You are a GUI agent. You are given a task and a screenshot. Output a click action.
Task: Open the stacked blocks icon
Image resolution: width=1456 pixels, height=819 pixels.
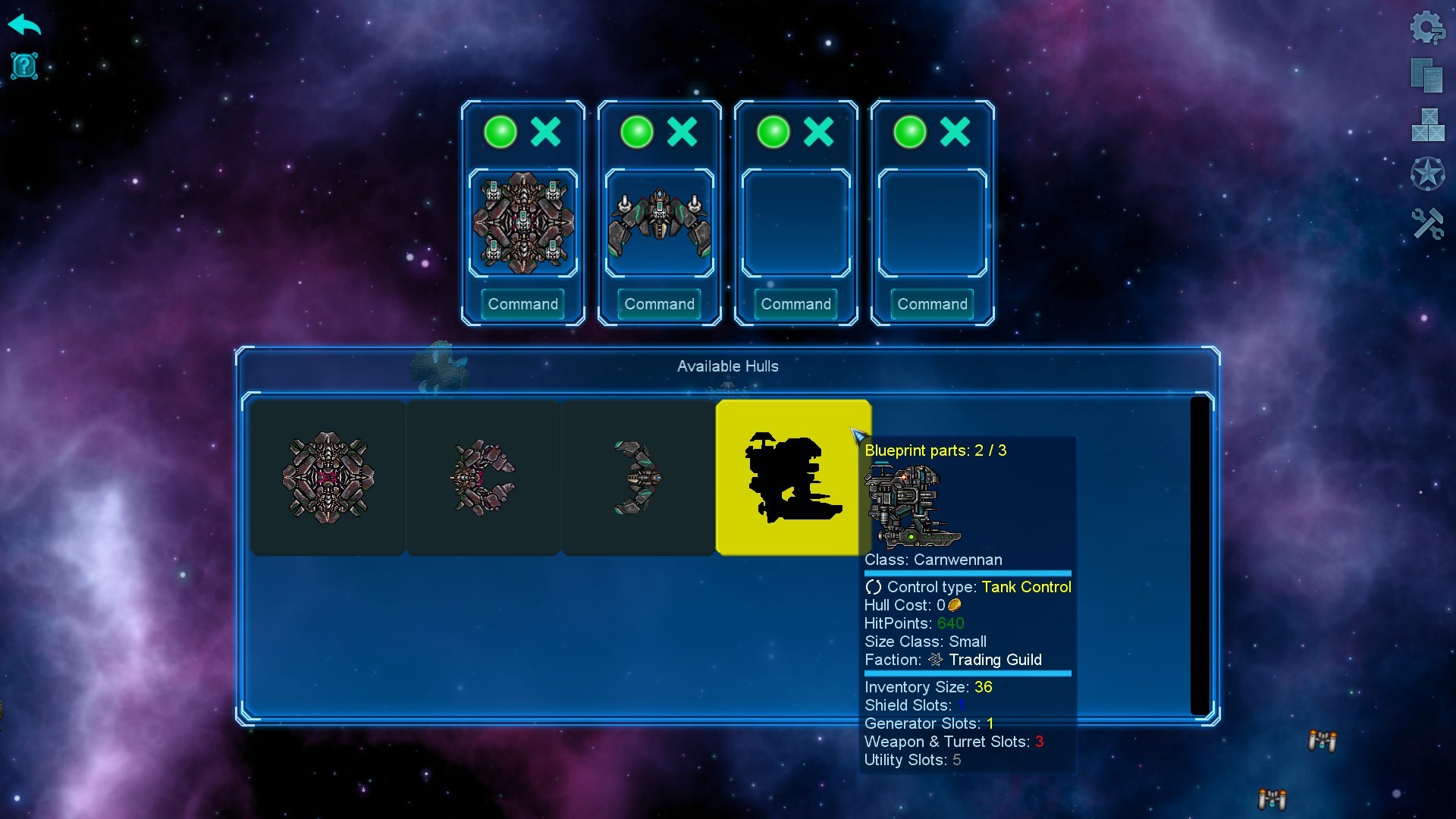pos(1427,125)
